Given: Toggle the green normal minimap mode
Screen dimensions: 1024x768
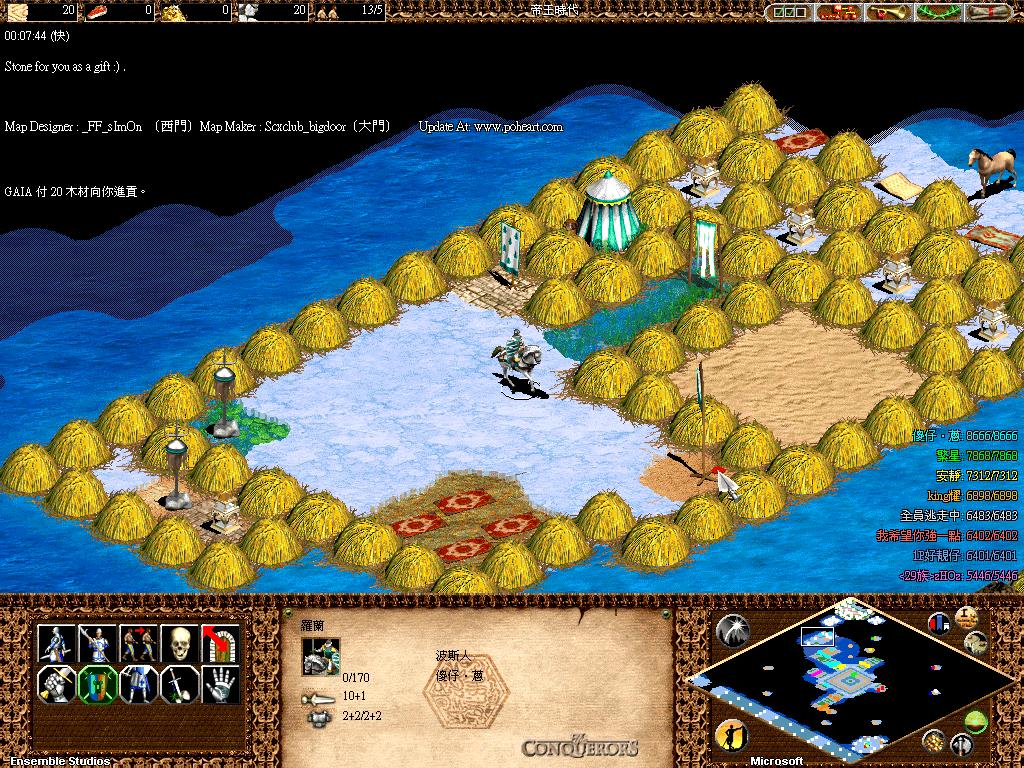Looking at the screenshot, I should click(975, 722).
